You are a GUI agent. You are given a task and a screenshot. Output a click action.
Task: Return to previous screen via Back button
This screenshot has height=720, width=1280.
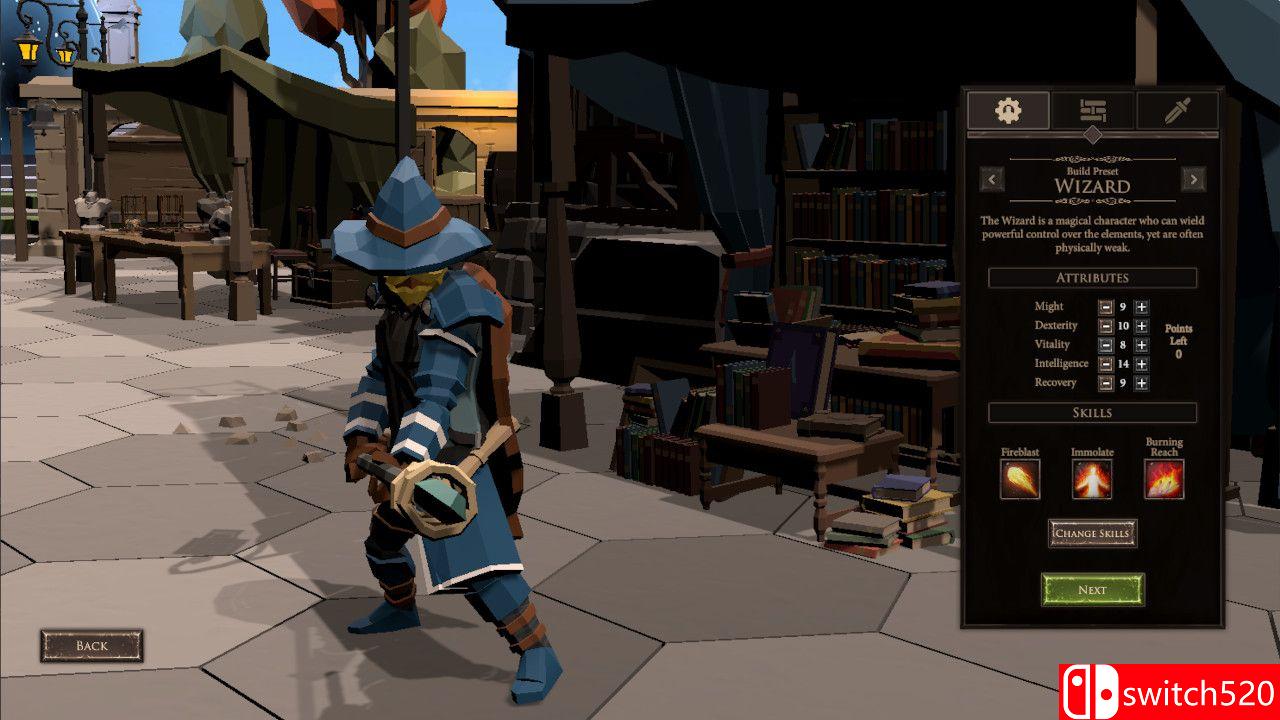tap(92, 645)
